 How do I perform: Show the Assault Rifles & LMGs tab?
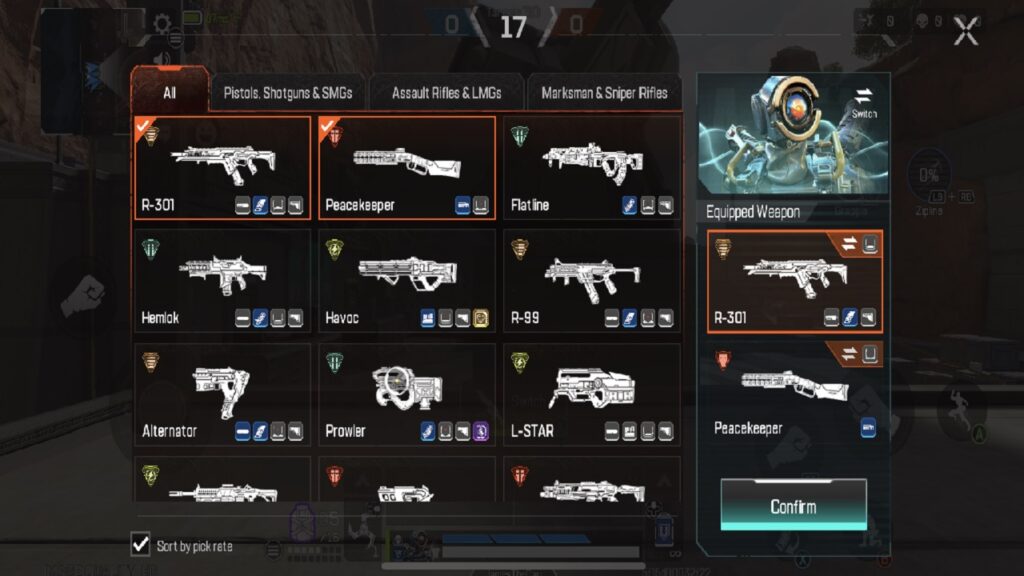[446, 93]
